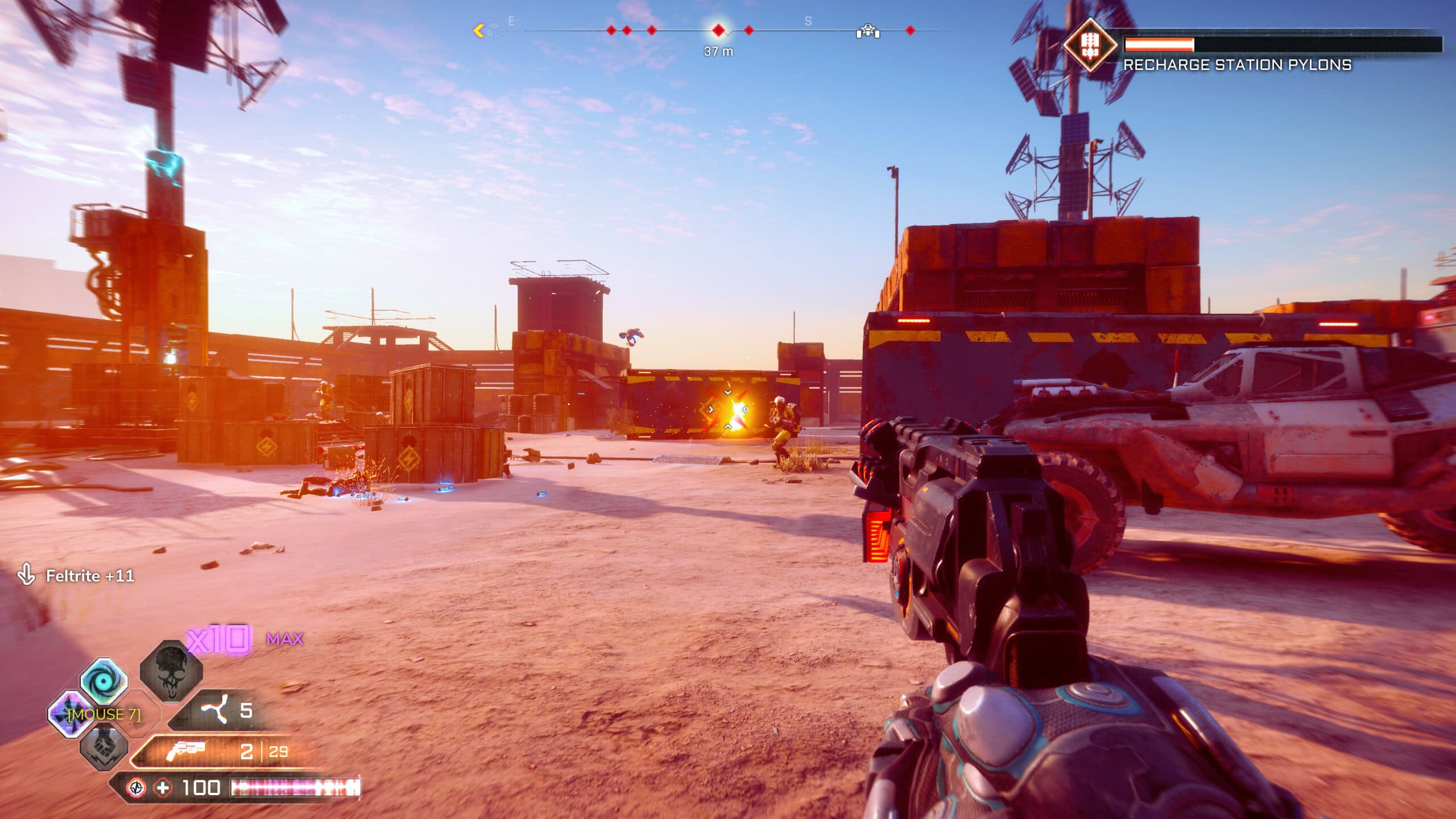Trigger the skull Overdrive icon
The height and width of the screenshot is (819, 1456).
pyautogui.click(x=171, y=672)
